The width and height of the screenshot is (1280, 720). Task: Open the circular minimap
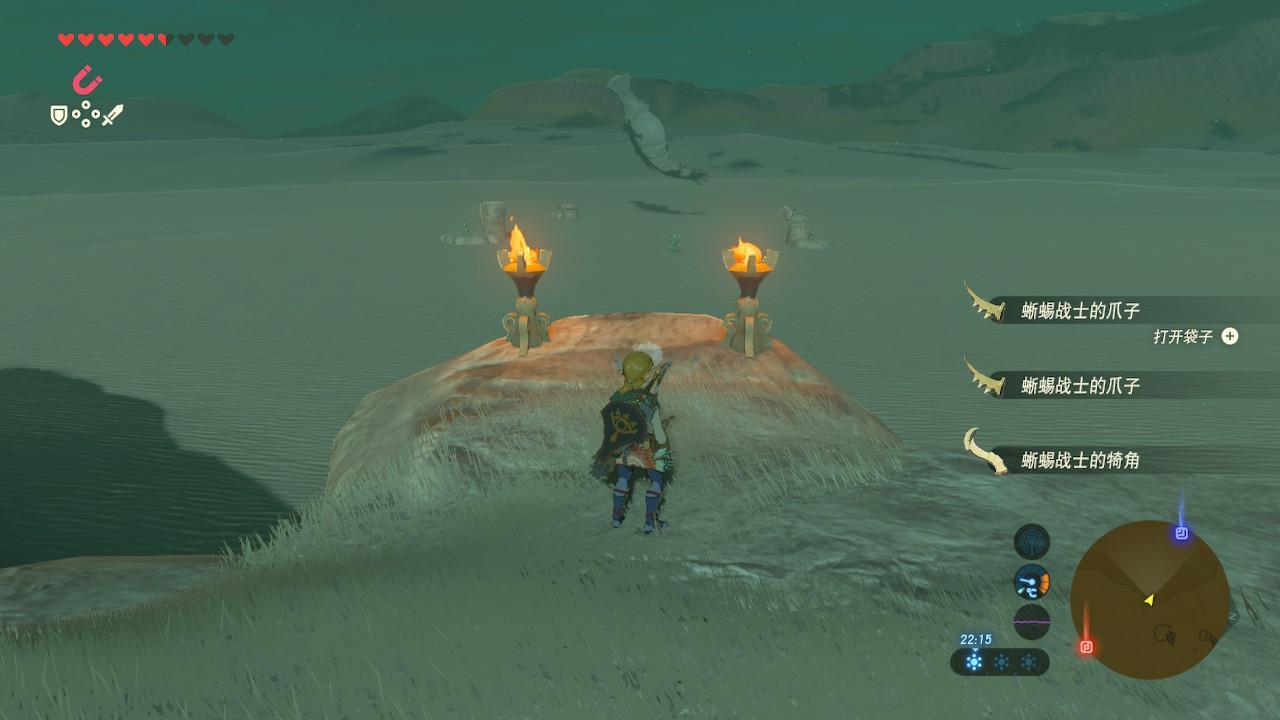pos(1149,599)
